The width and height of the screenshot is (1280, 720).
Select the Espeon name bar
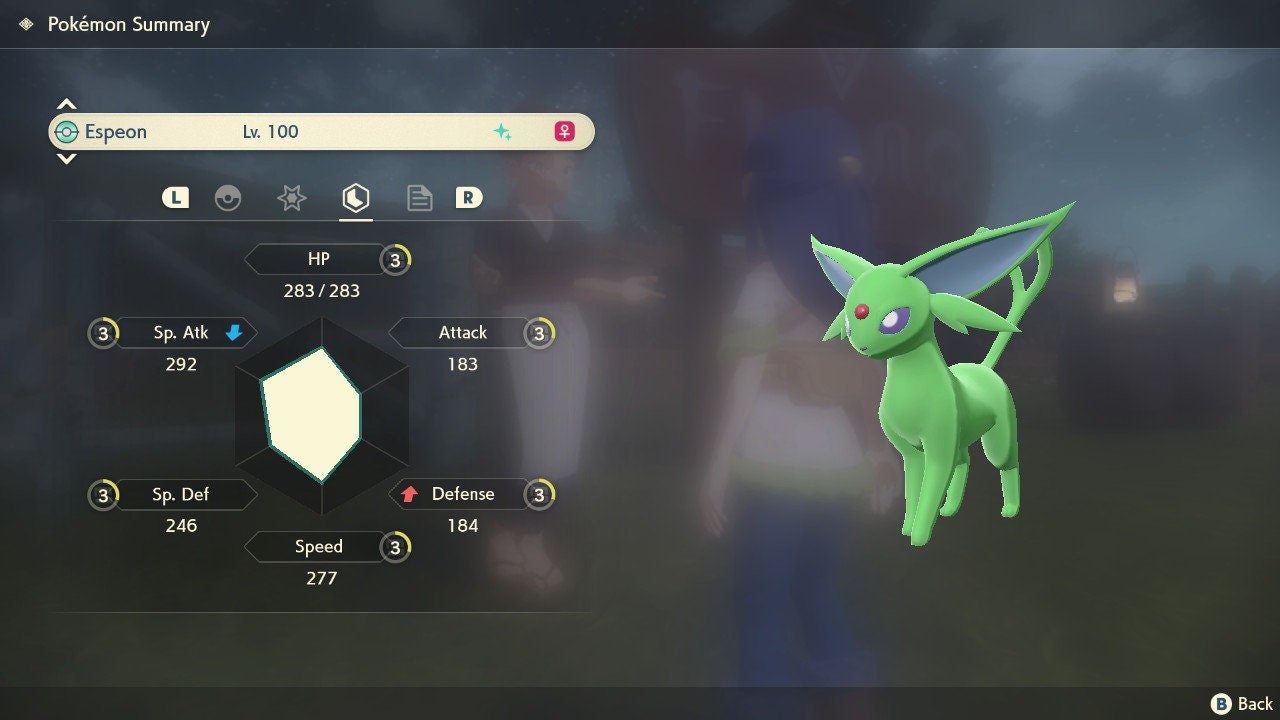[x=320, y=132]
